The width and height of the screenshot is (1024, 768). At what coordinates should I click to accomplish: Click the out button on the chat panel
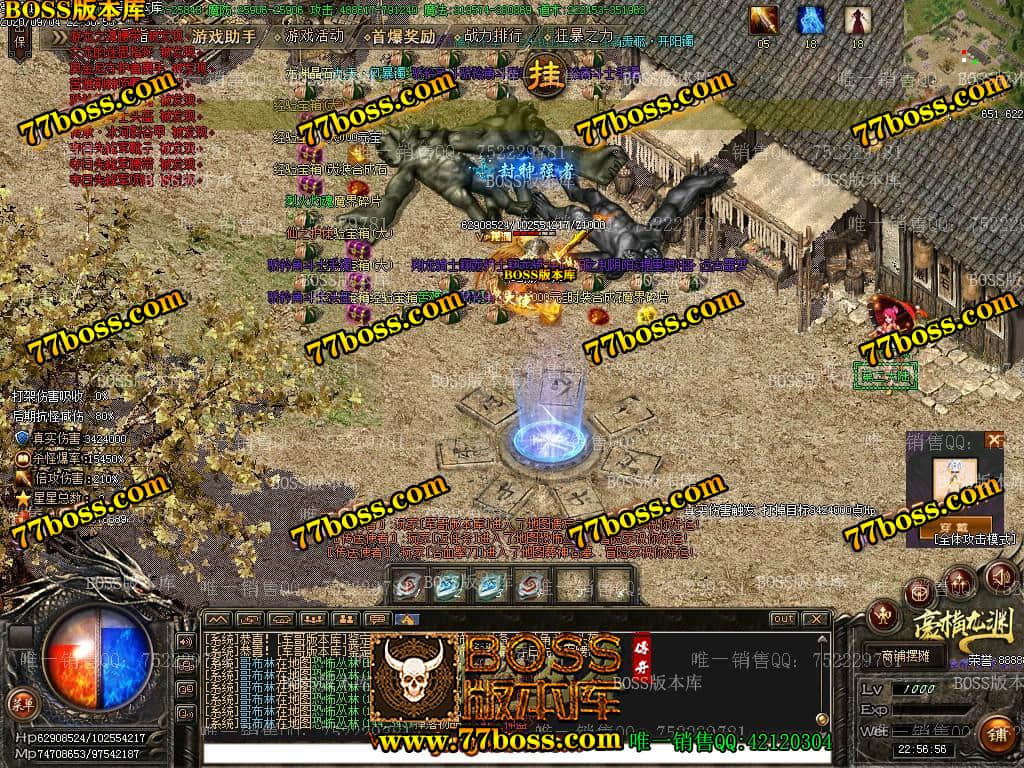[783, 619]
